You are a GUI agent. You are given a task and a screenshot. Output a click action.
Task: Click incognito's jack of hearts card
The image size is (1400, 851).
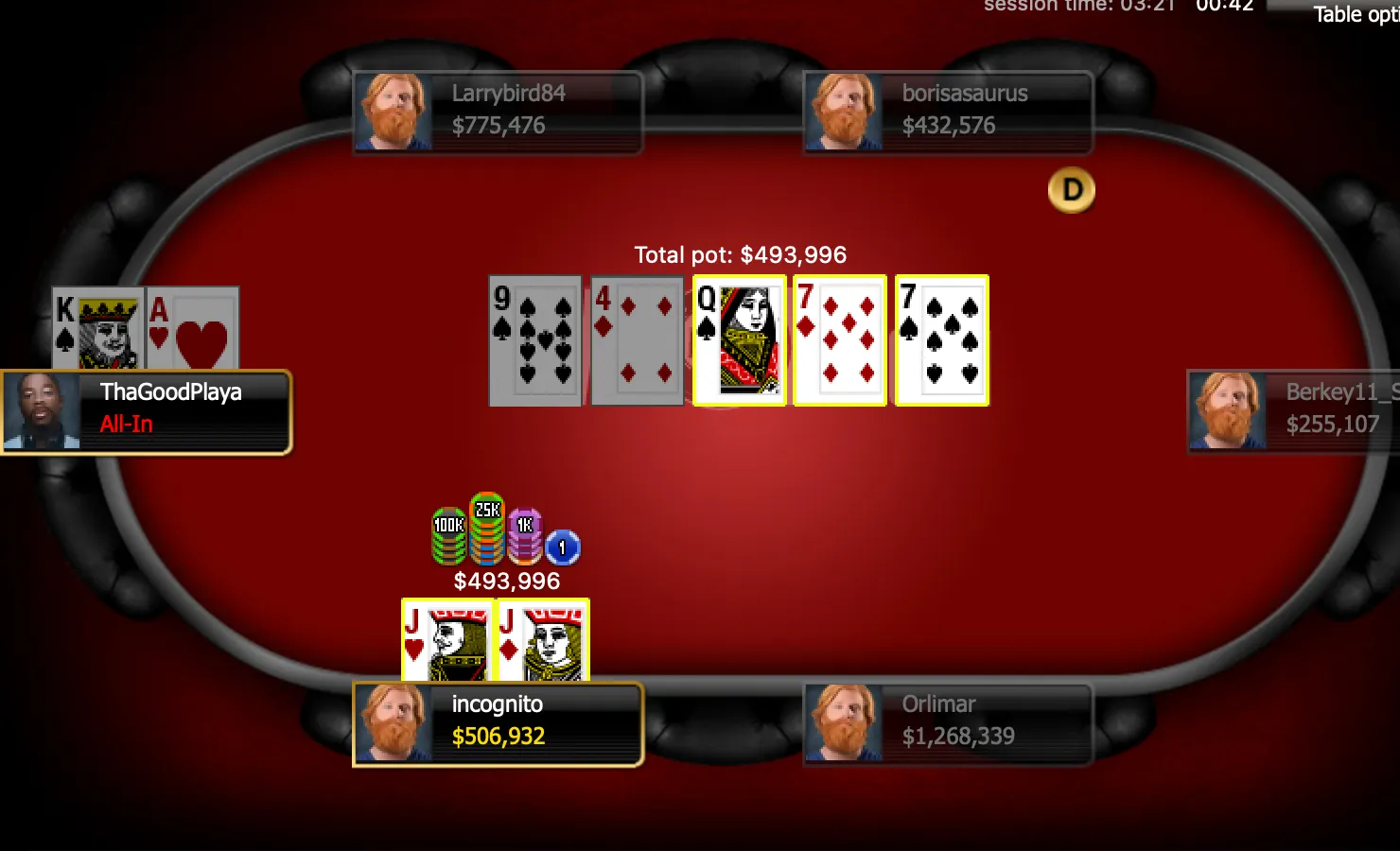pyautogui.click(x=447, y=640)
